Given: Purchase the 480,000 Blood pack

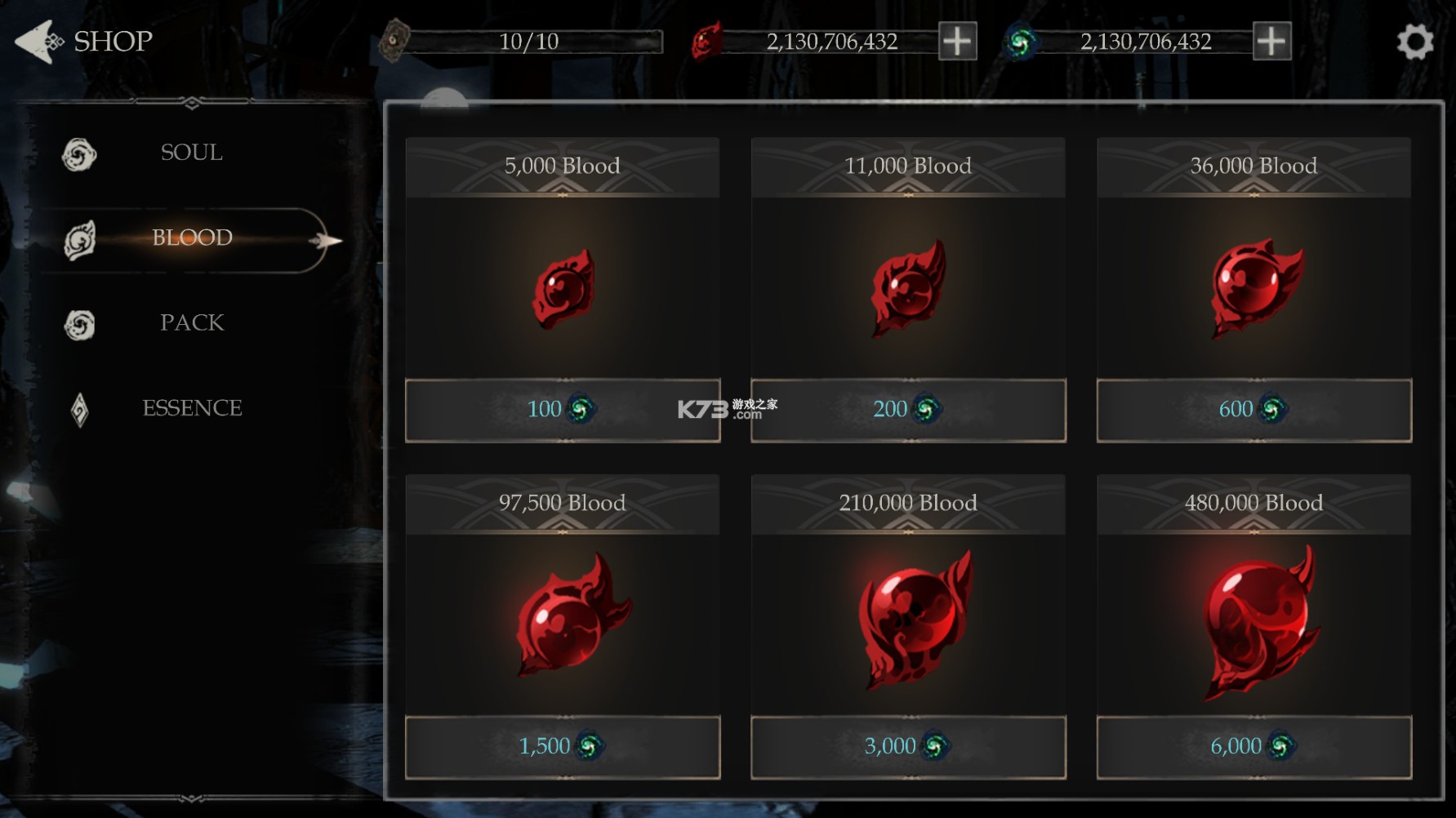Looking at the screenshot, I should 1254,746.
